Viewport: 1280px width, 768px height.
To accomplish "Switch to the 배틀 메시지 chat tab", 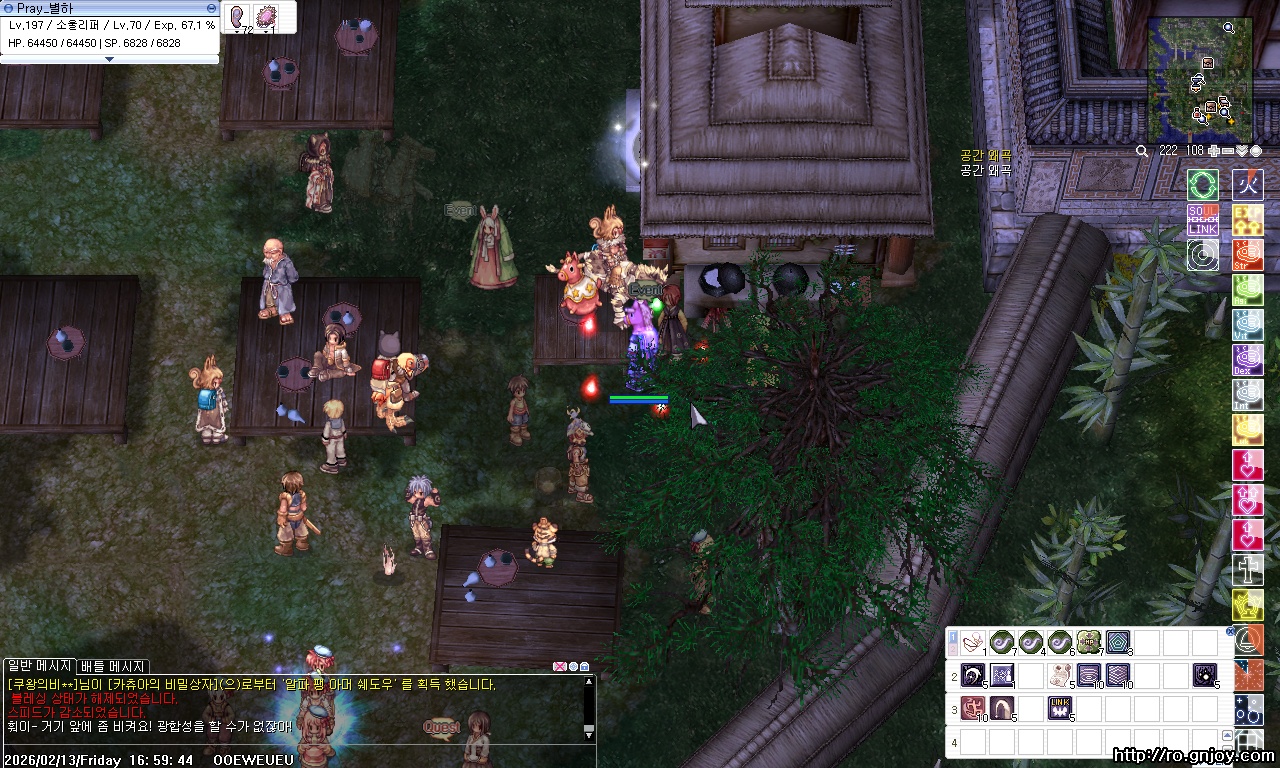I will click(113, 666).
